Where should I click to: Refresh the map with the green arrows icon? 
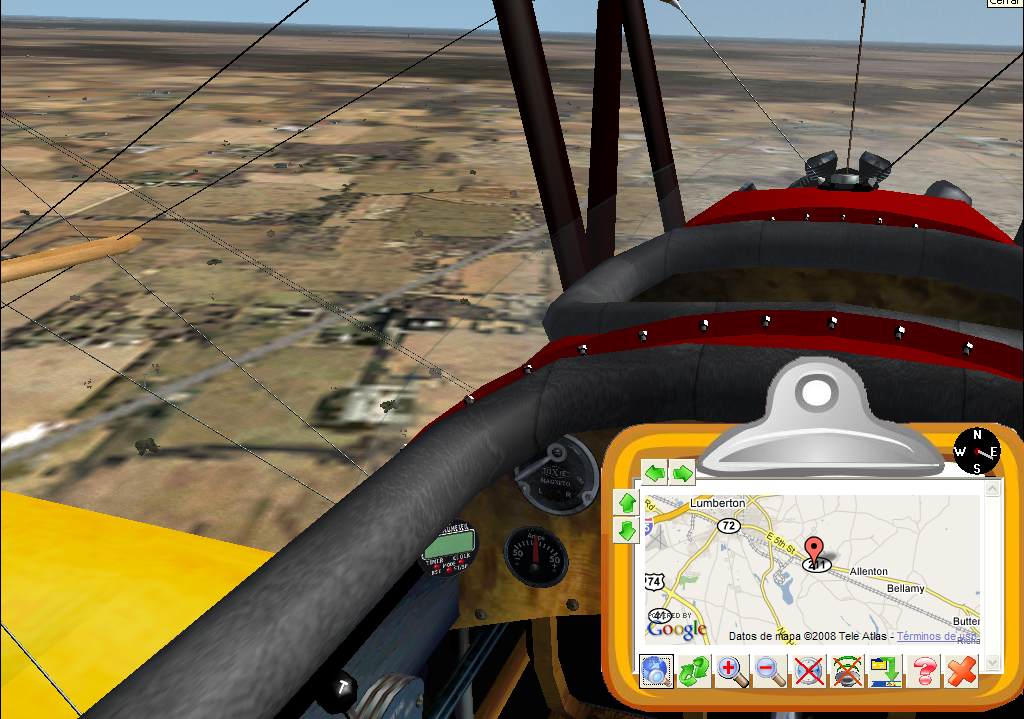(x=693, y=671)
